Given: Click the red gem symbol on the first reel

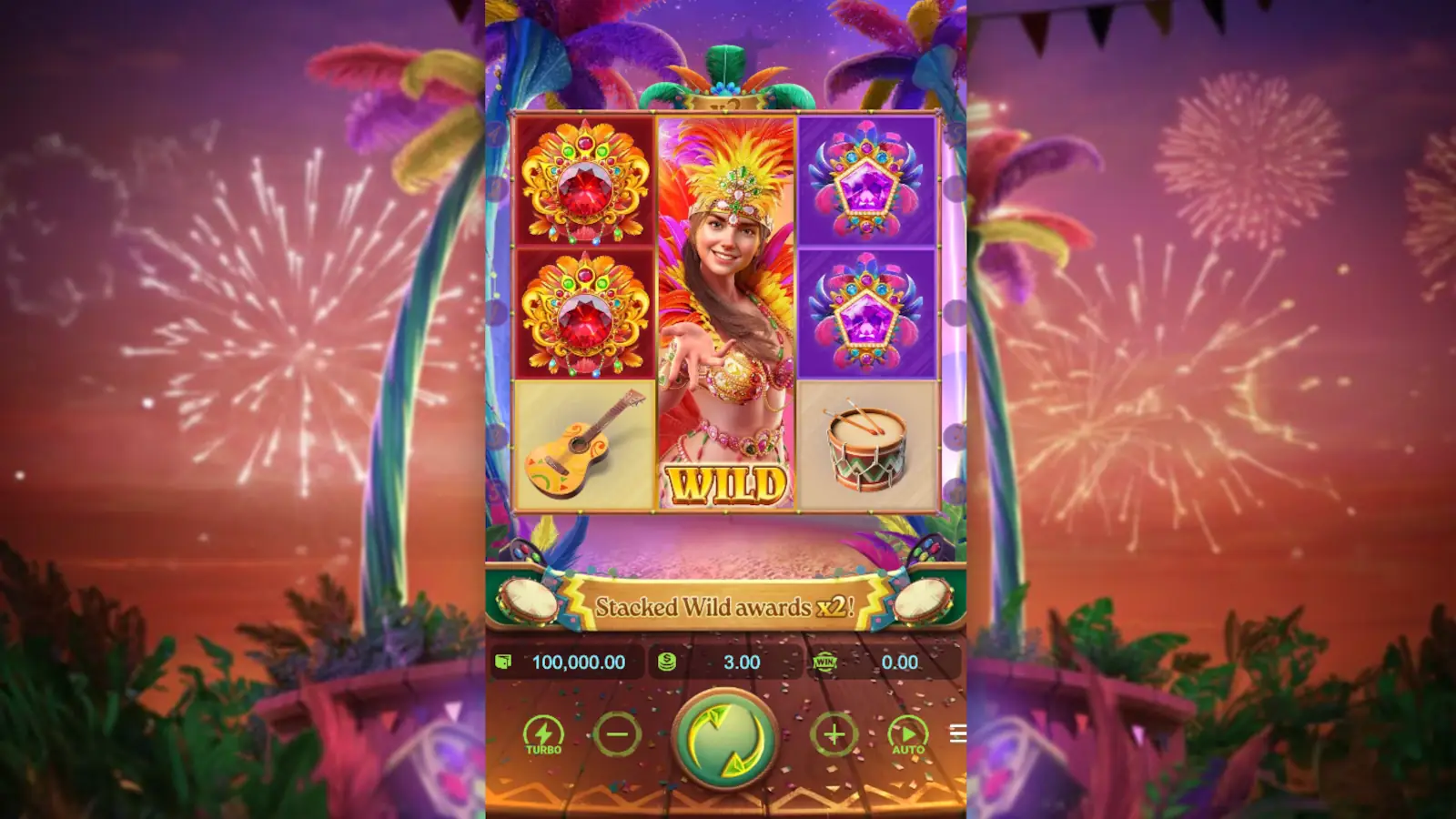Looking at the screenshot, I should click(x=583, y=182).
